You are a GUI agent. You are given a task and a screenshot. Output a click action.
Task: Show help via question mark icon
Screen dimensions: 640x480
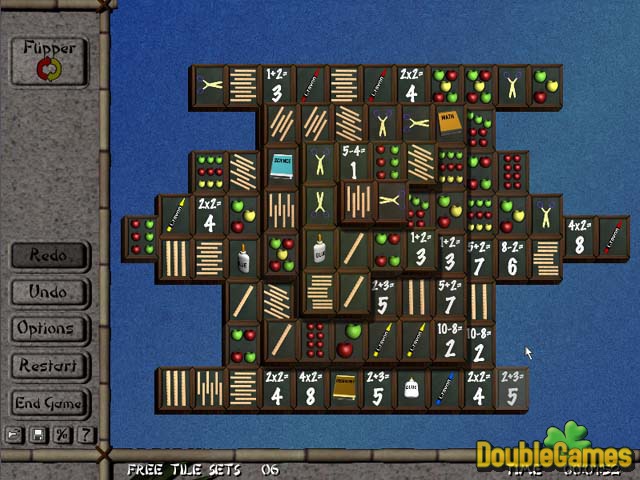[86, 435]
